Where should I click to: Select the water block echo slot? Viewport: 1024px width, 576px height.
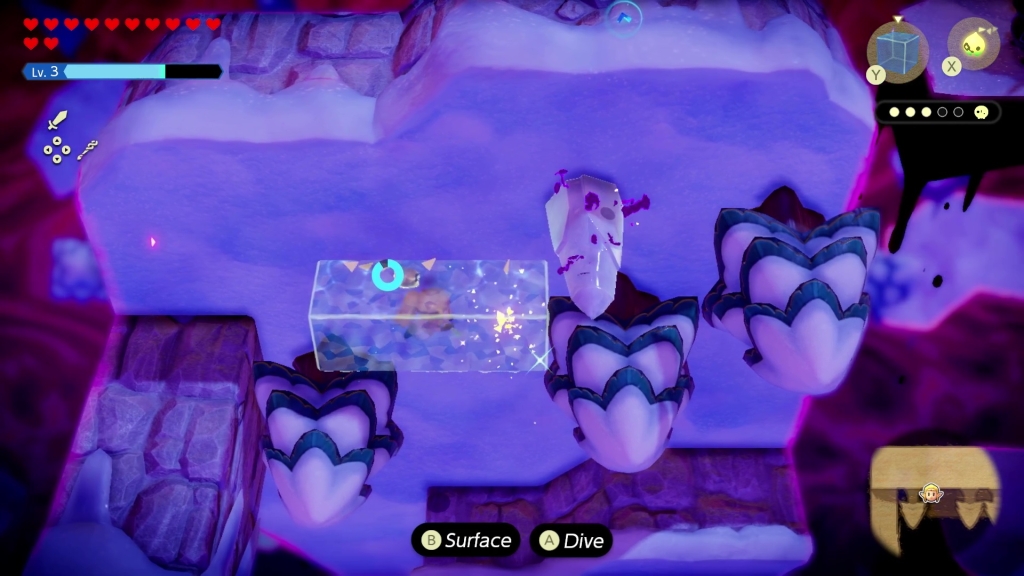(897, 51)
